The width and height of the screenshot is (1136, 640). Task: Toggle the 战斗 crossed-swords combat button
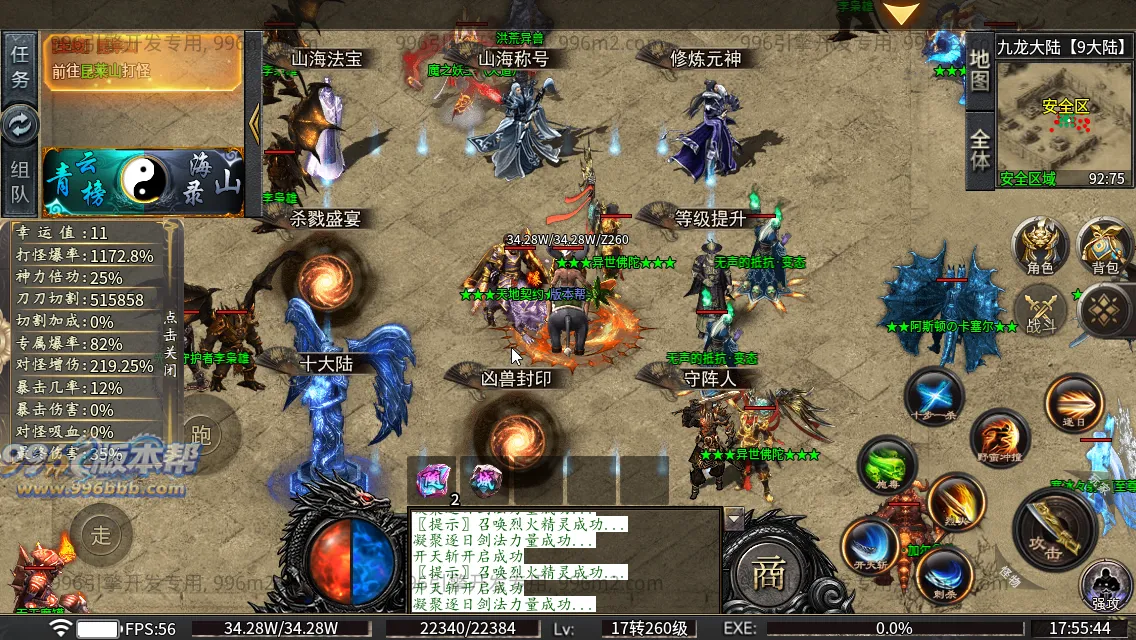click(1040, 308)
